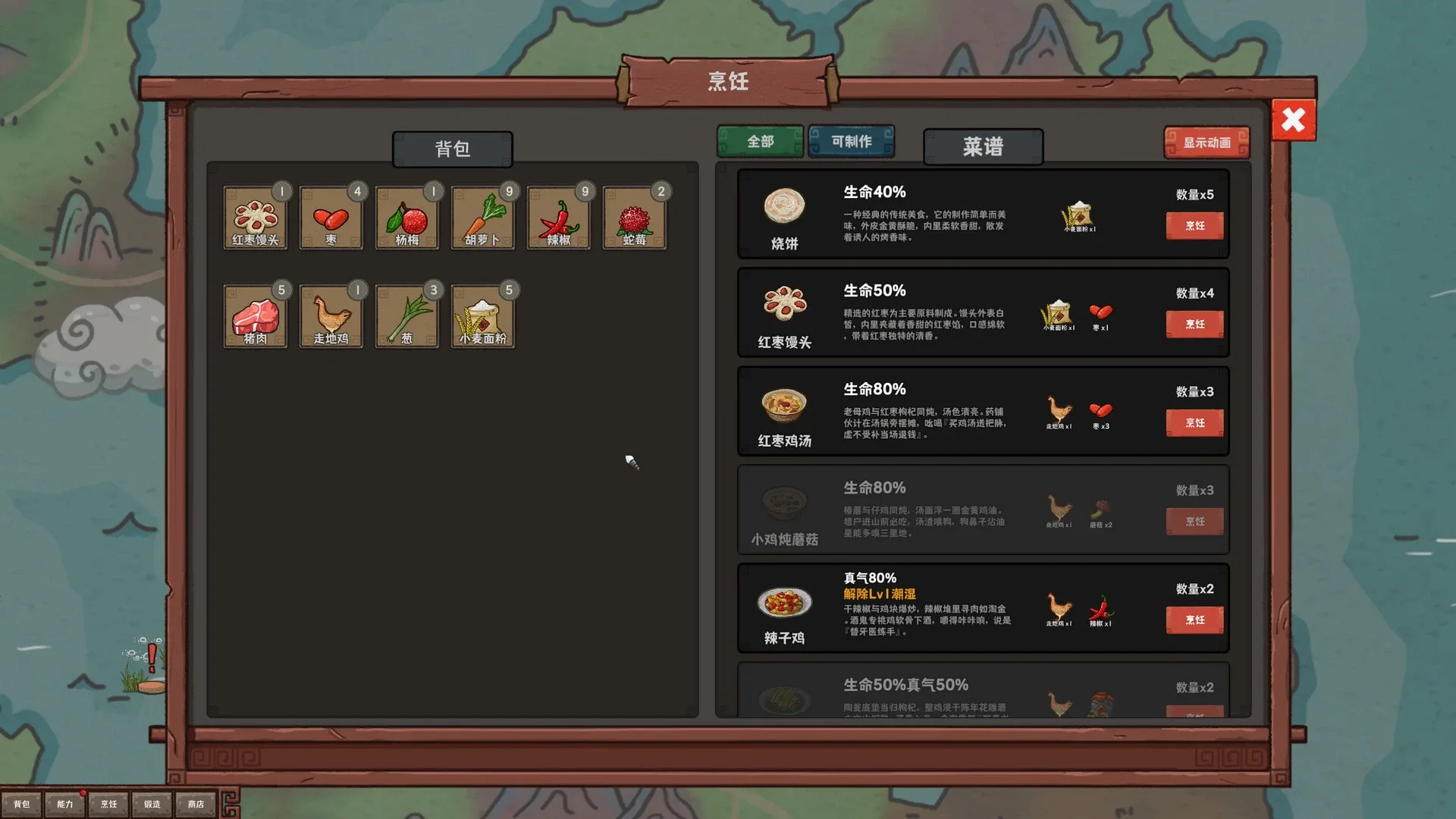The height and width of the screenshot is (819, 1456).
Task: Click the 枣 (jujube) ingredient icon
Action: pos(331,218)
